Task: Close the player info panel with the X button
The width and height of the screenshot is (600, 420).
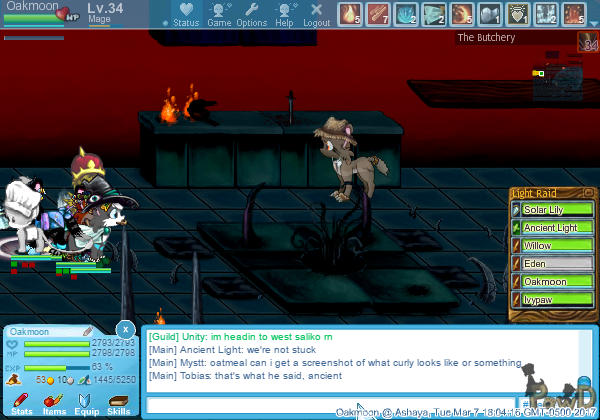Action: click(125, 329)
